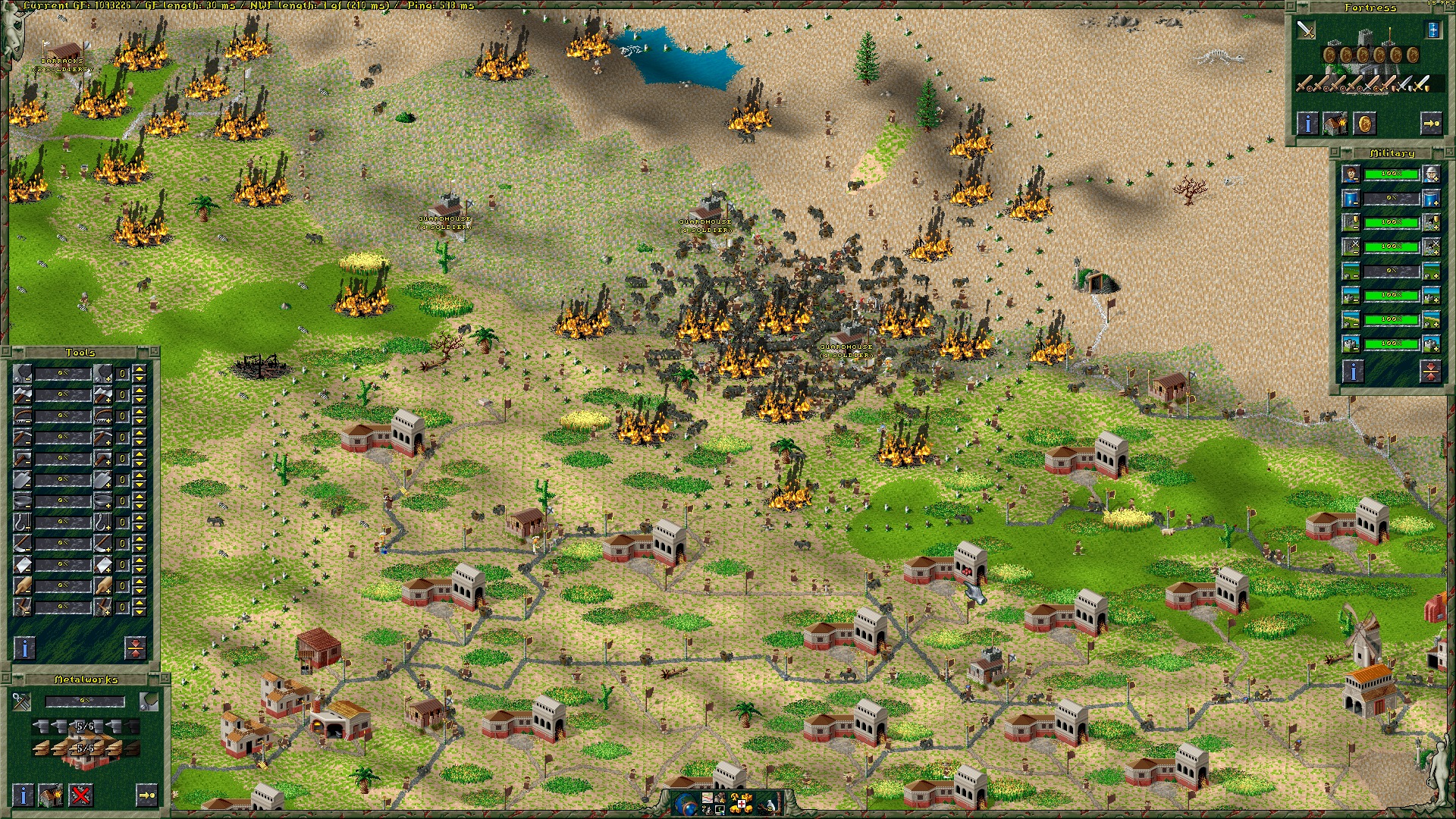Open the computer options icon in bottom bar

[x=717, y=808]
